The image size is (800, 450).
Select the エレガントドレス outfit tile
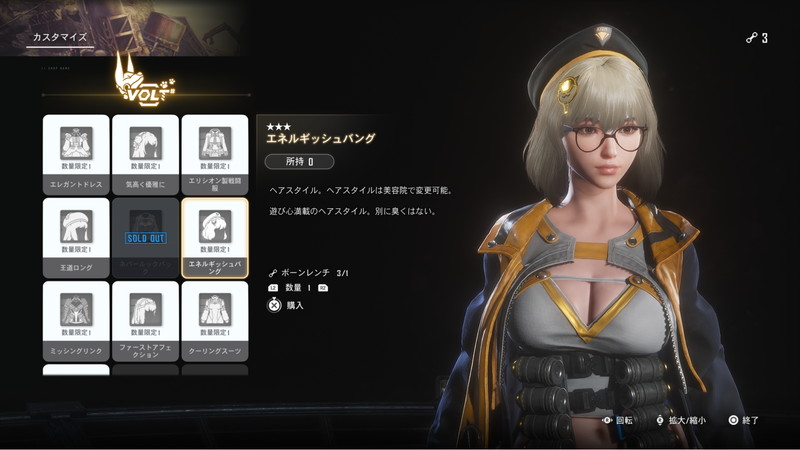[x=76, y=154]
